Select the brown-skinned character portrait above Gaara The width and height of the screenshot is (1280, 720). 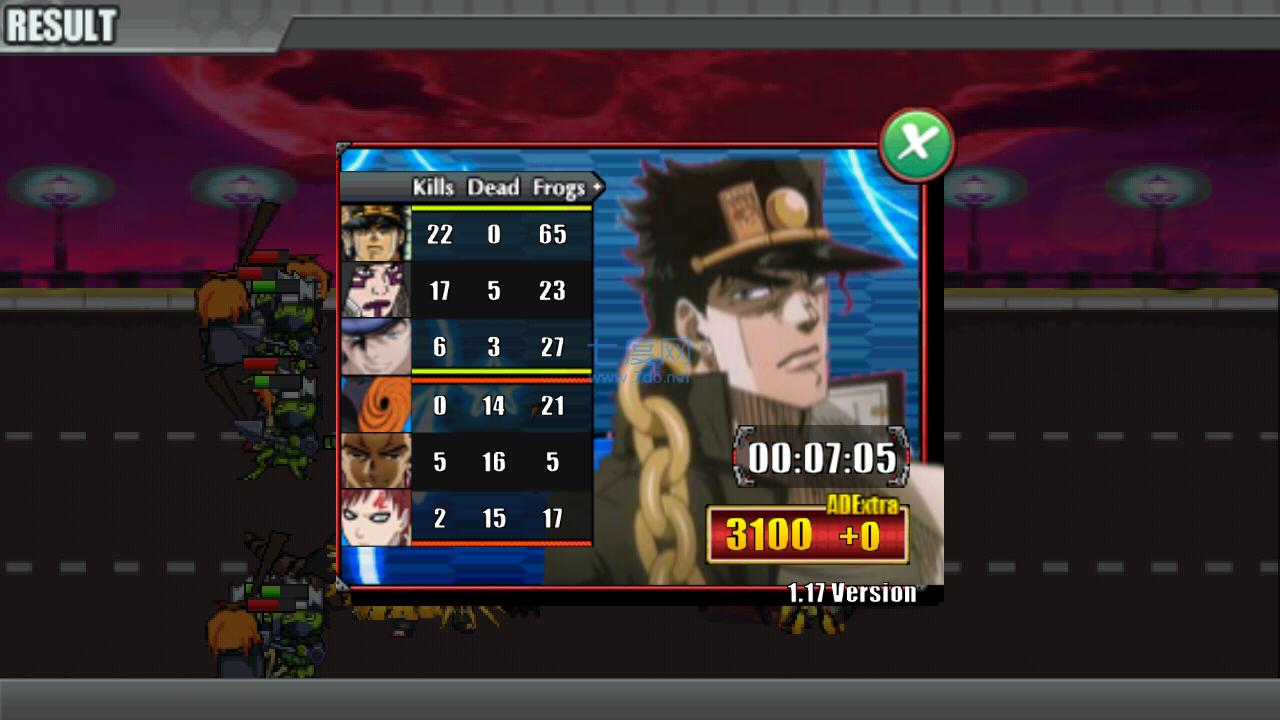point(375,462)
